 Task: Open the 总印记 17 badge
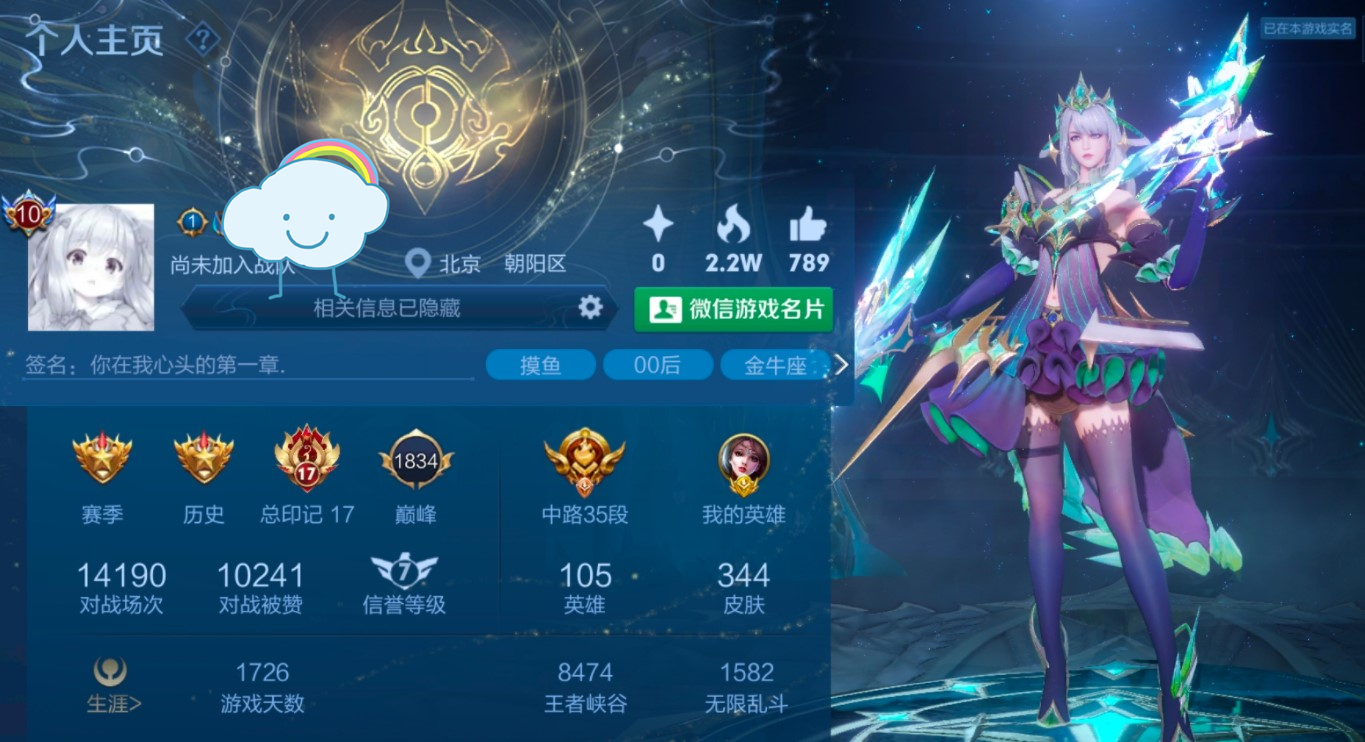click(306, 460)
